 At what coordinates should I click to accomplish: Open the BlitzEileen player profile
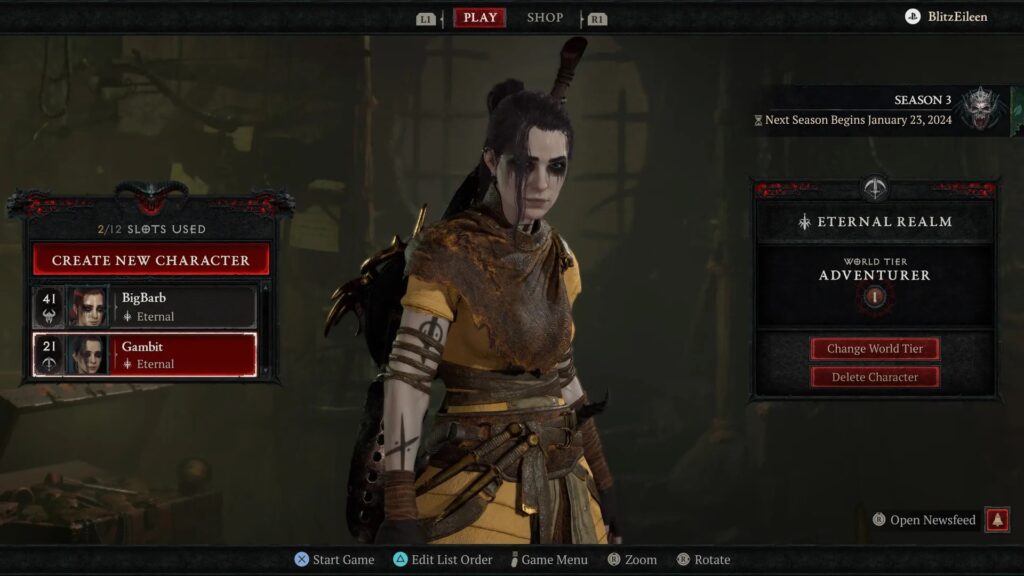pos(946,17)
